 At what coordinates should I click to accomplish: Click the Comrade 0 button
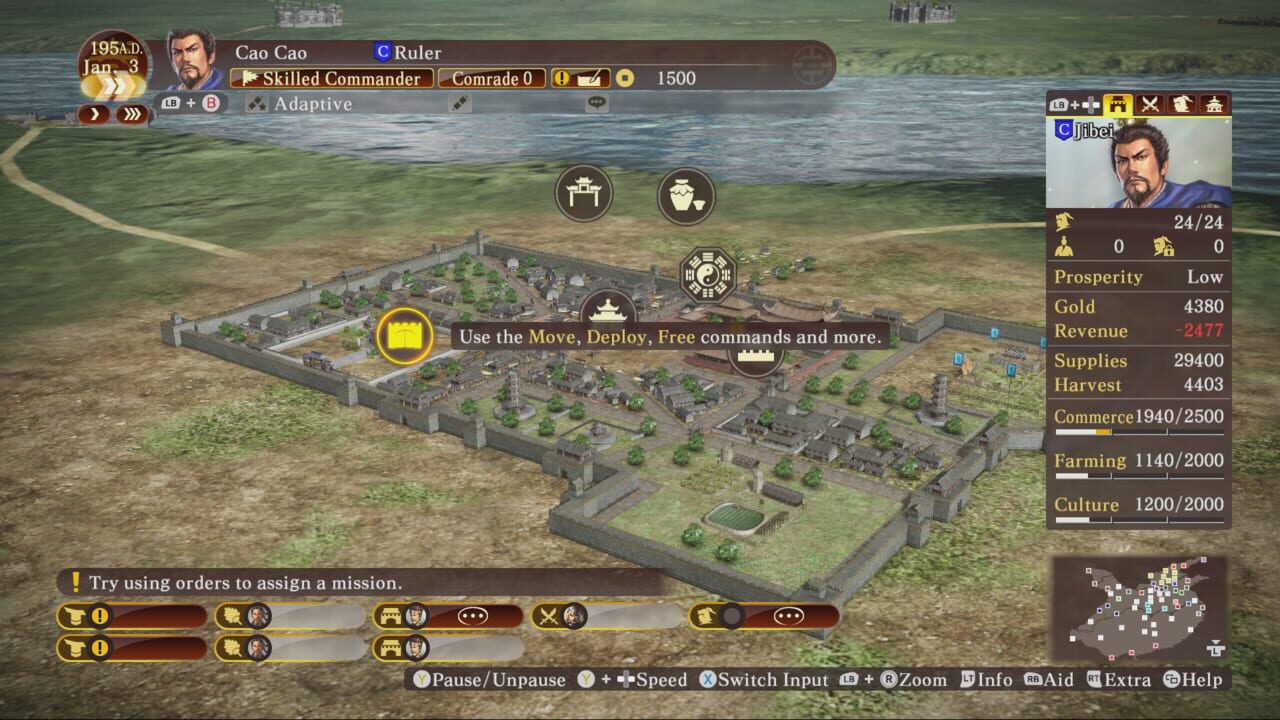(491, 78)
